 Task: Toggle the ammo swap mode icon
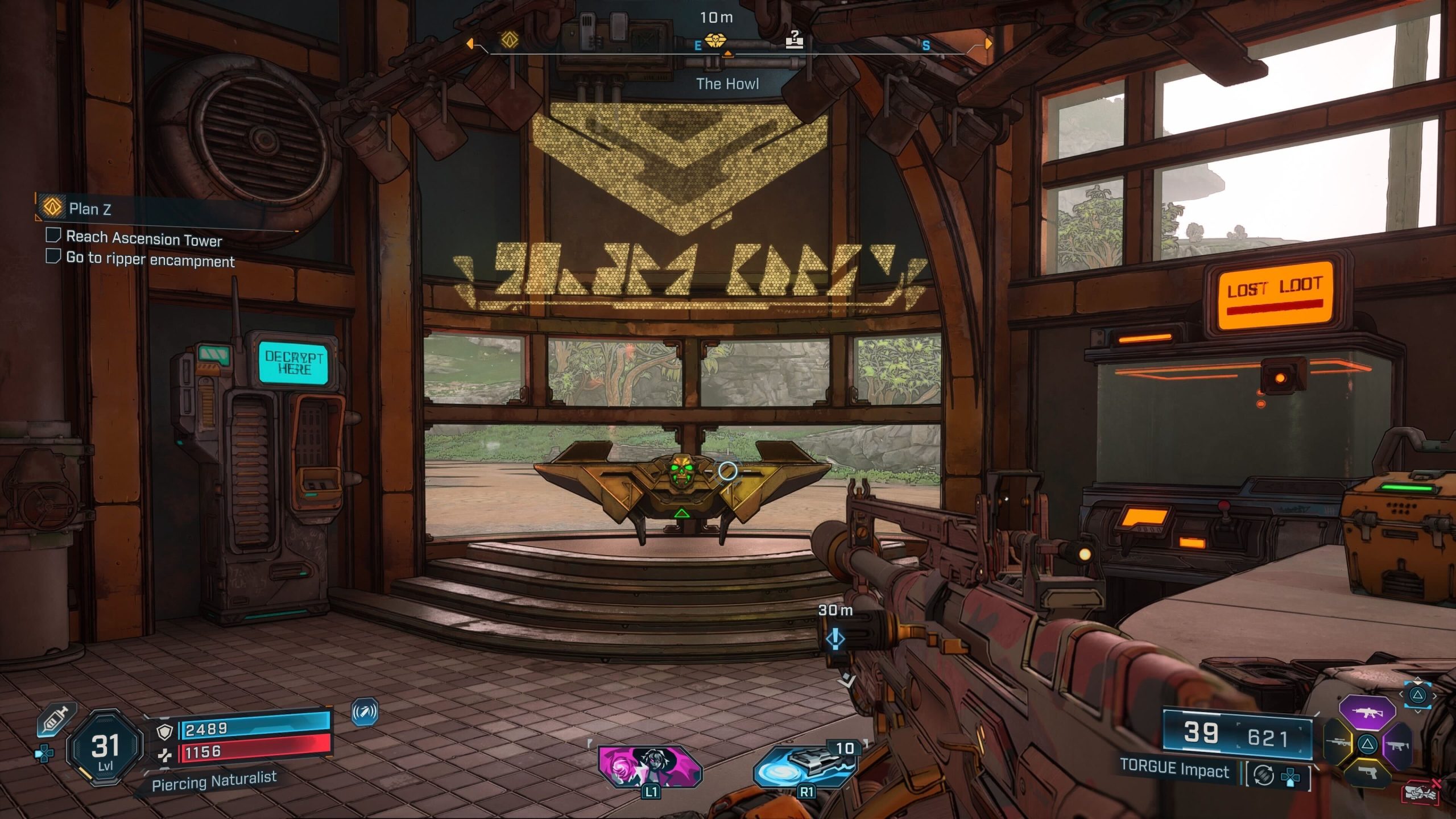pyautogui.click(x=1264, y=775)
